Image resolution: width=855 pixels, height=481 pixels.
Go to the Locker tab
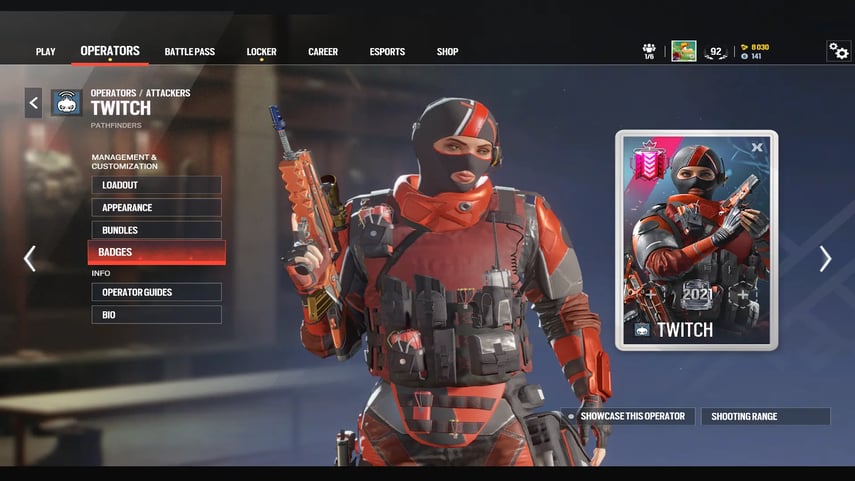click(x=261, y=52)
